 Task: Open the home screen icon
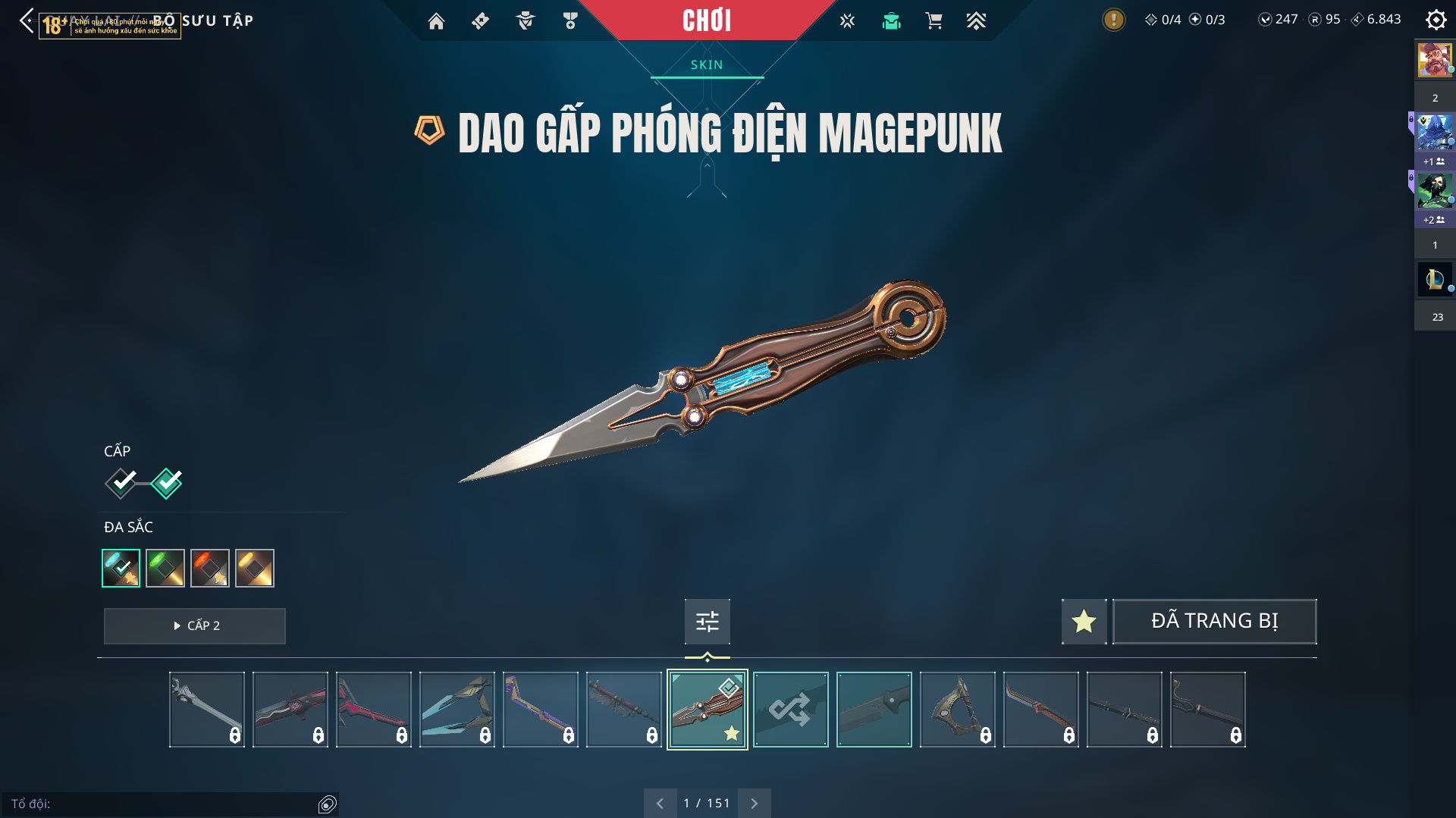pyautogui.click(x=436, y=21)
